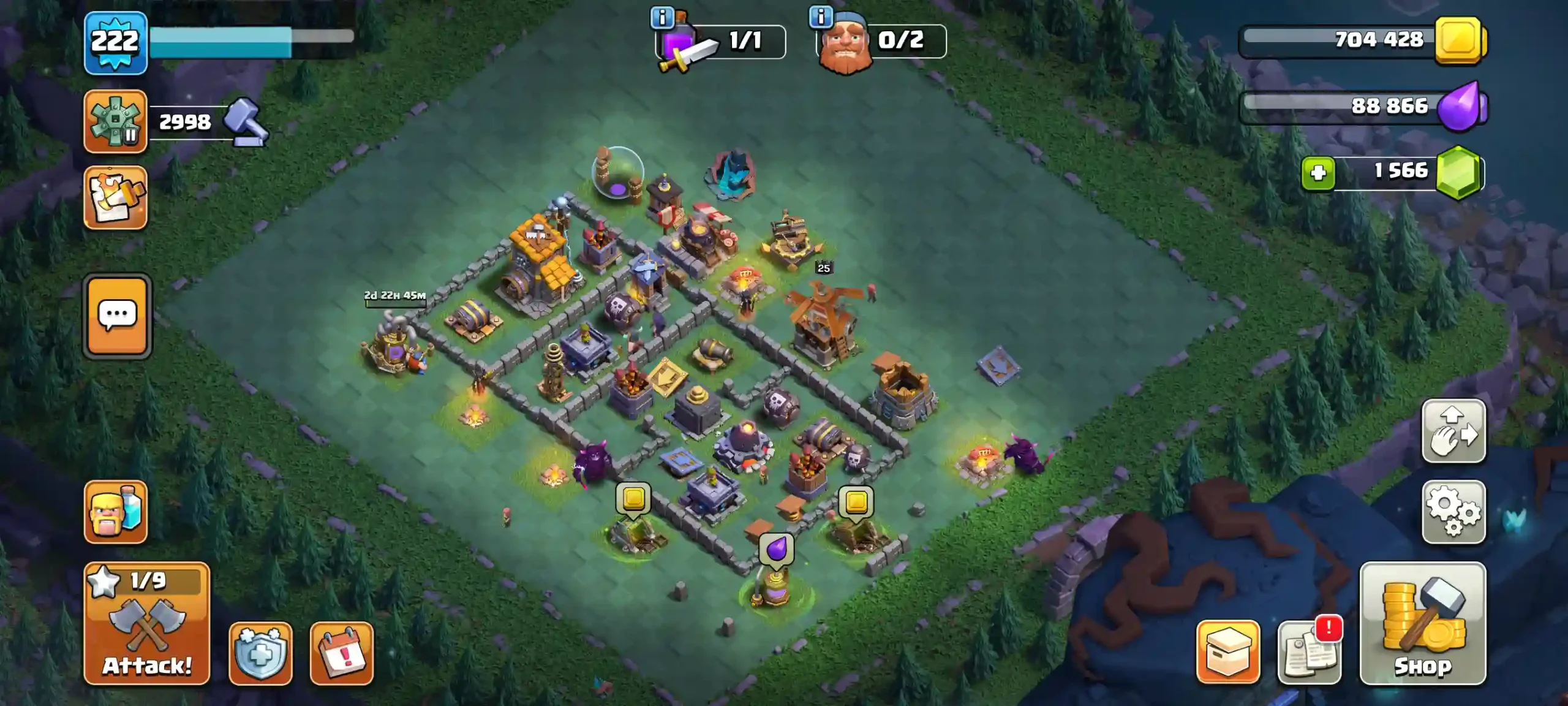This screenshot has height=706, width=1568.
Task: Open the blue shield plus button
Action: (x=261, y=653)
